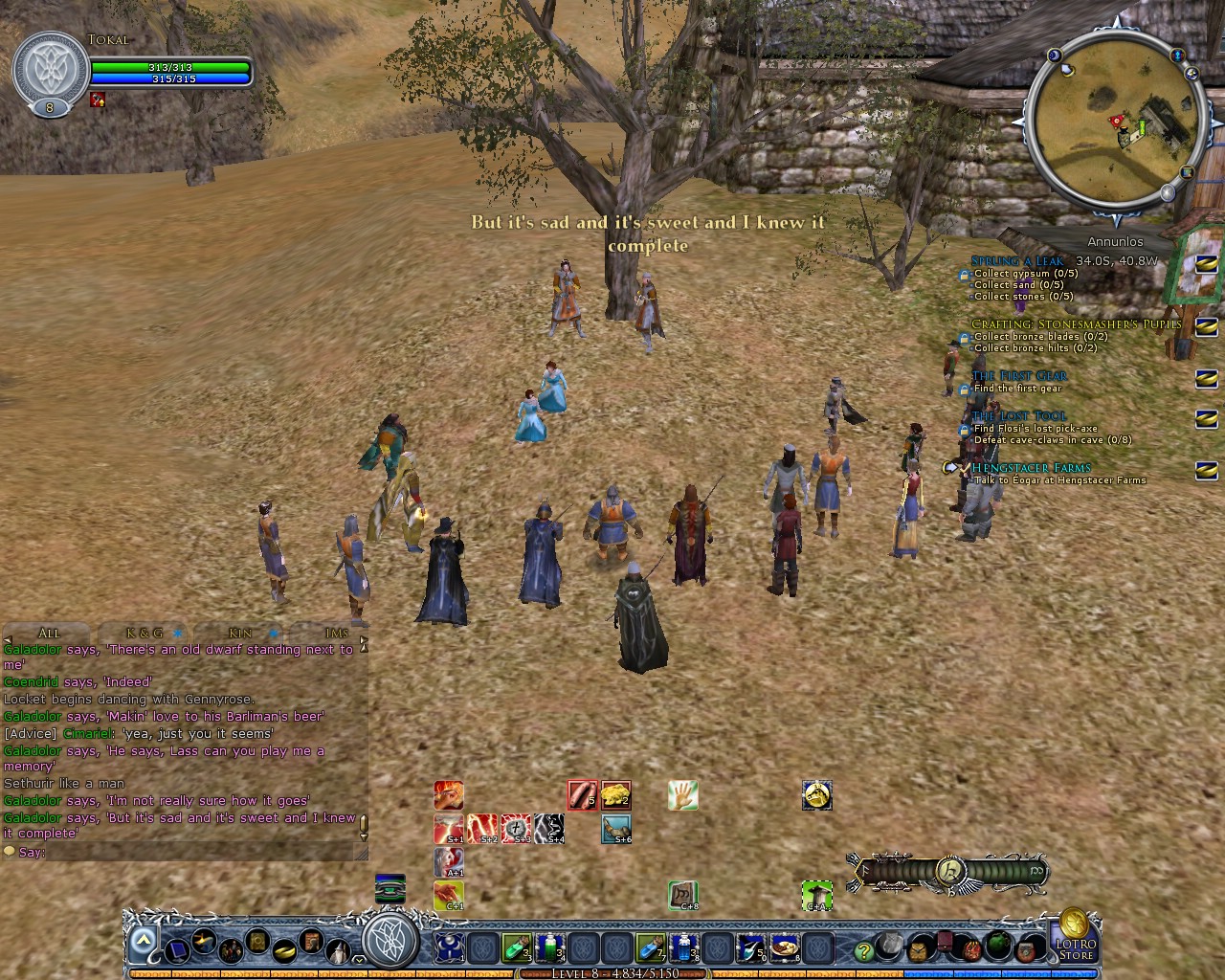Activate the lightning skill in slot S+1
This screenshot has height=980, width=1225.
[x=448, y=829]
